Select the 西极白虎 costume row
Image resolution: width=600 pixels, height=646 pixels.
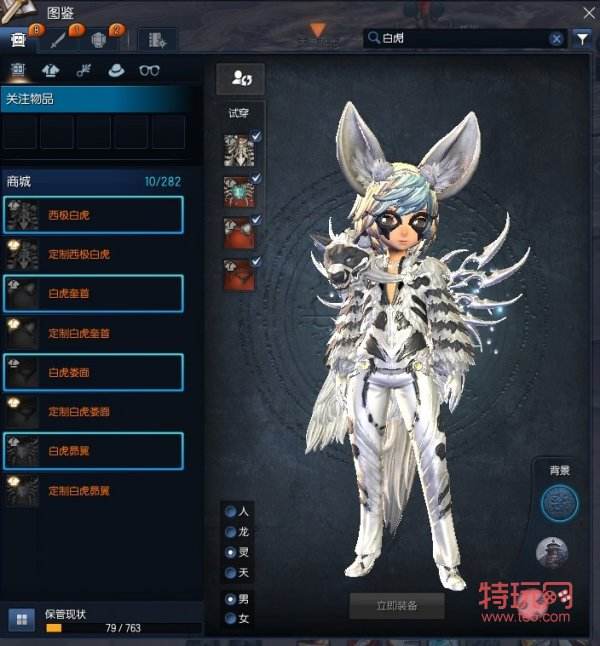click(x=94, y=215)
